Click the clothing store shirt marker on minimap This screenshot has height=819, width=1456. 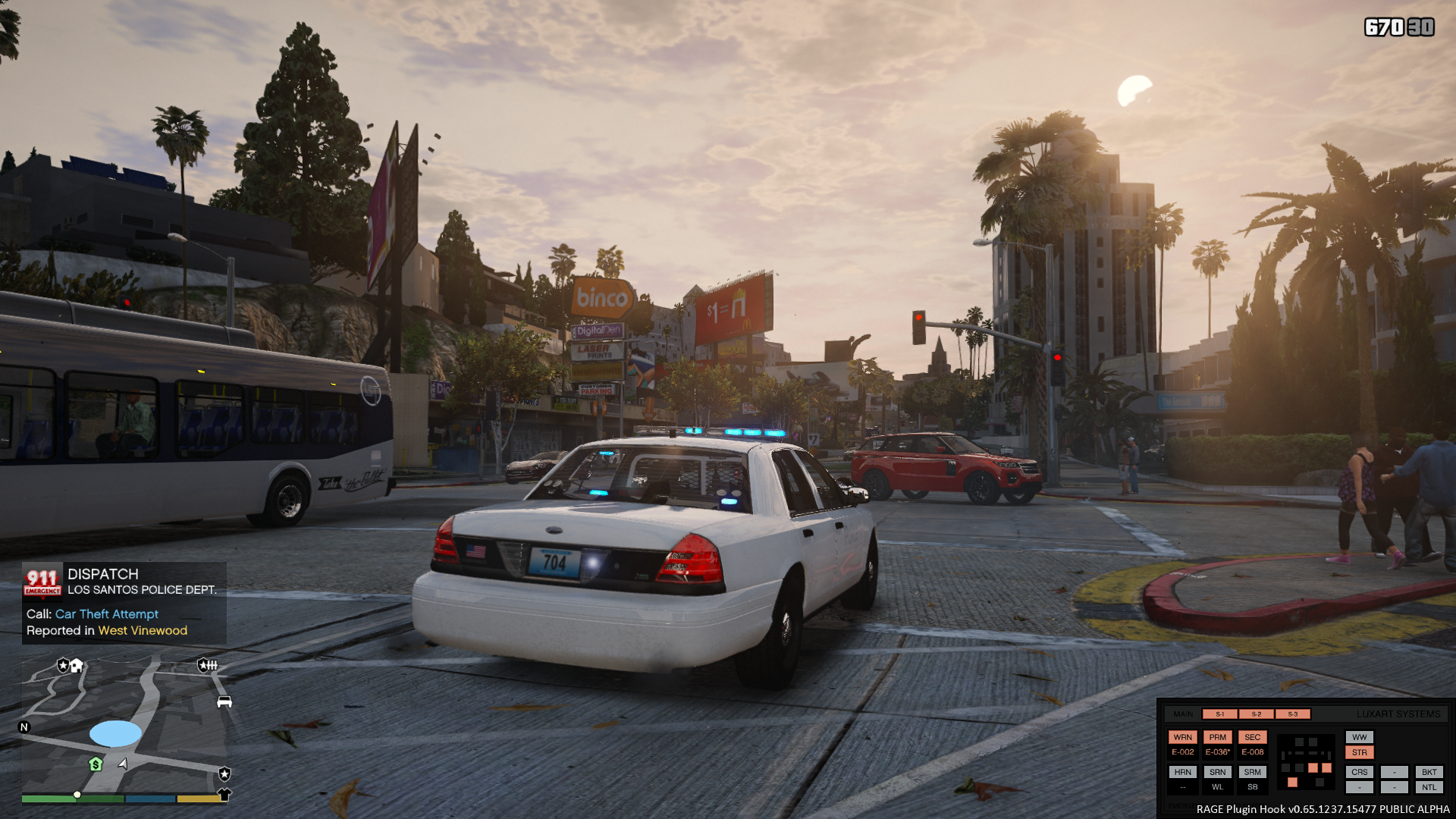(x=224, y=795)
